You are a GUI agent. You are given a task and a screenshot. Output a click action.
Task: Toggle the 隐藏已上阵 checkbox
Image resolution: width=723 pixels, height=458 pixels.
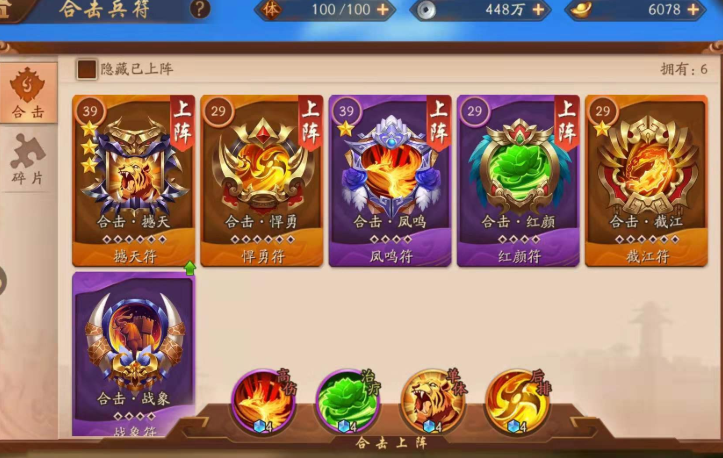tap(87, 69)
